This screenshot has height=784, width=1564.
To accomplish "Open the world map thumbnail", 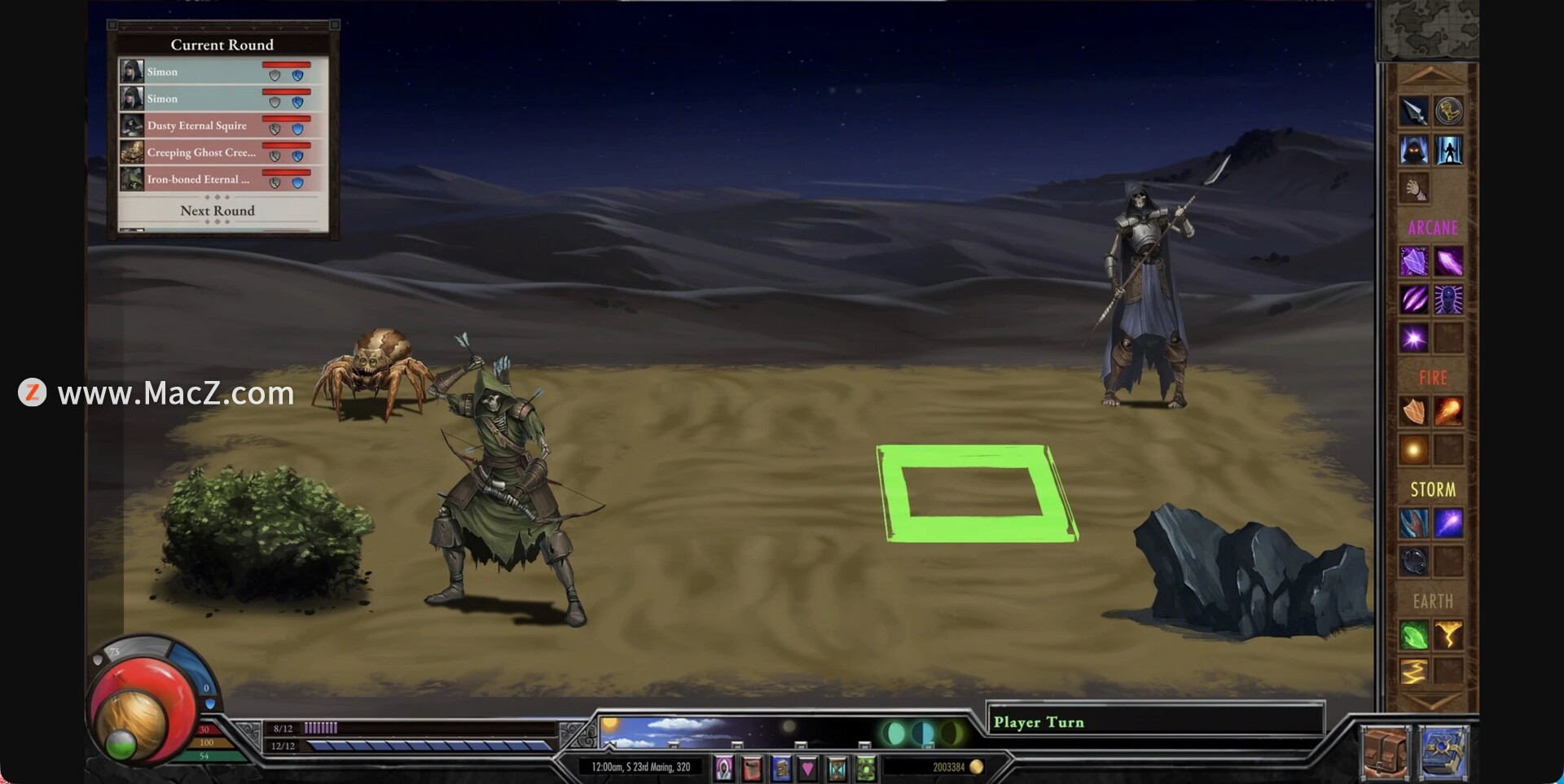I will click(x=1428, y=29).
